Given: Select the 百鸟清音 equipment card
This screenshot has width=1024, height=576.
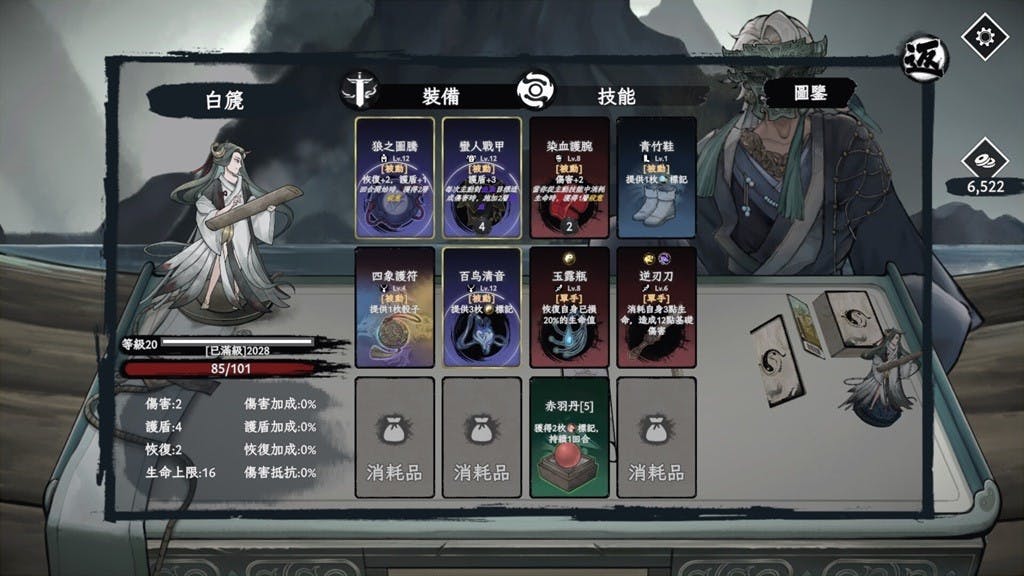Looking at the screenshot, I should click(482, 308).
